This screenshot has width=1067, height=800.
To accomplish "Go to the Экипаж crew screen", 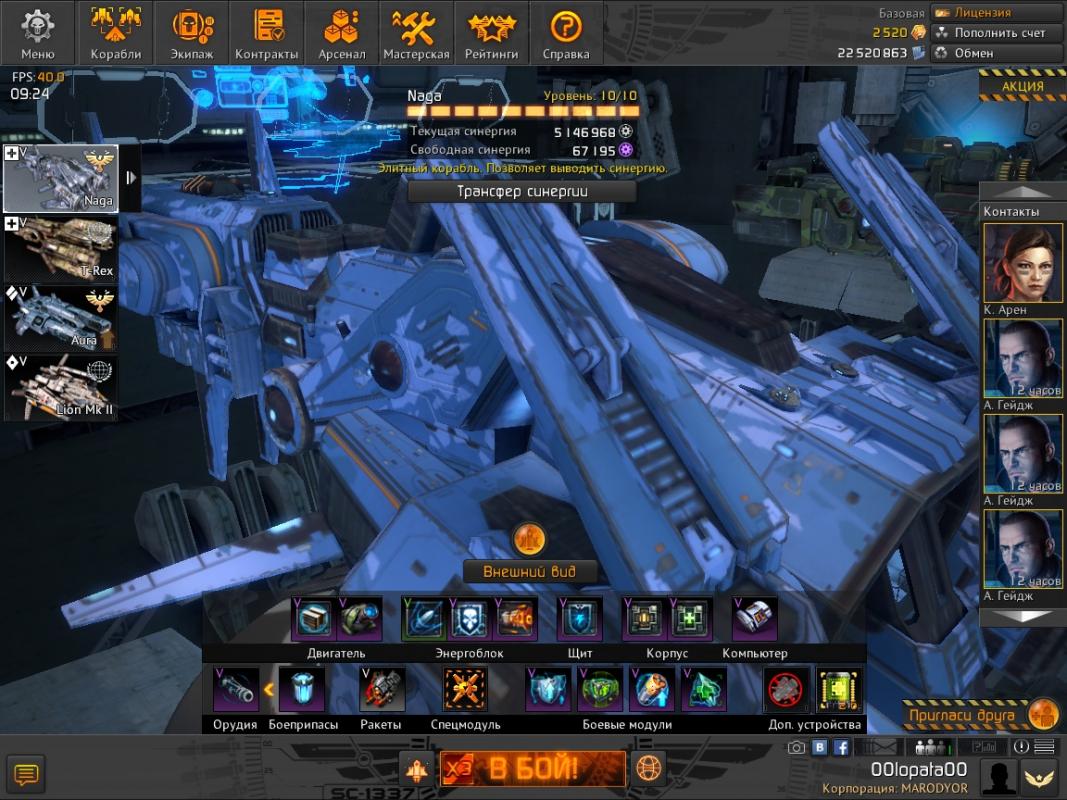I will [x=192, y=33].
